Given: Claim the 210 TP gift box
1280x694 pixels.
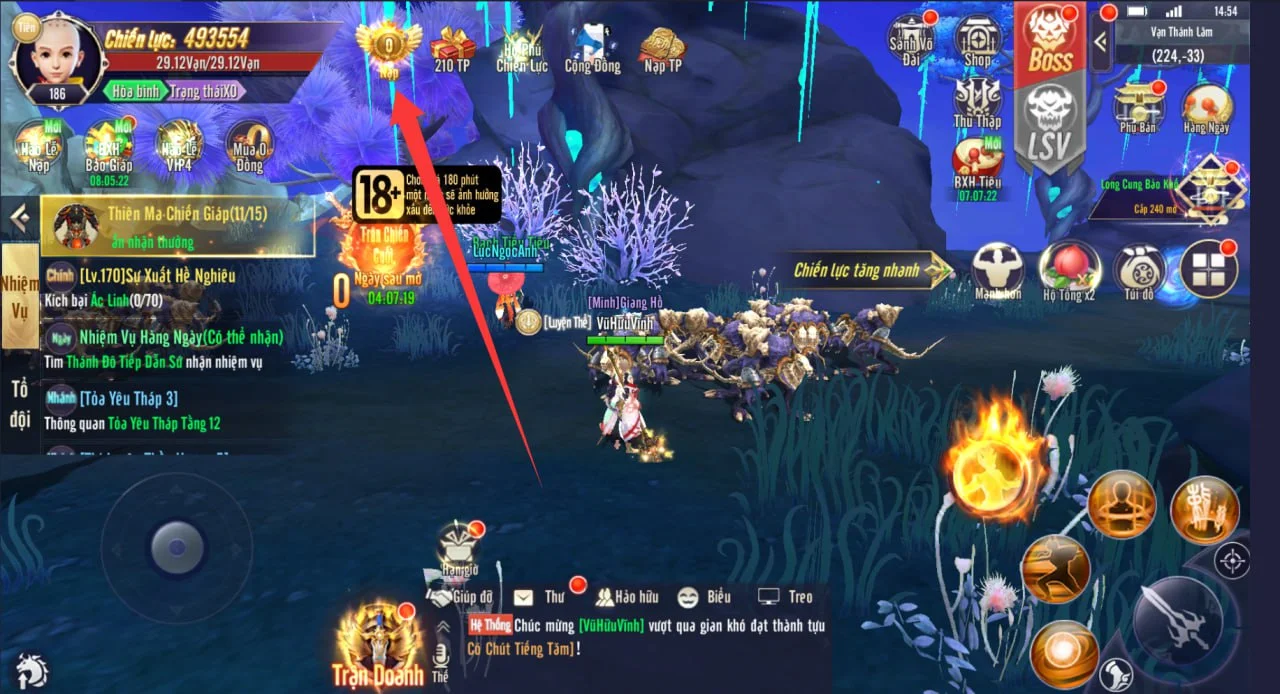Looking at the screenshot, I should [452, 47].
